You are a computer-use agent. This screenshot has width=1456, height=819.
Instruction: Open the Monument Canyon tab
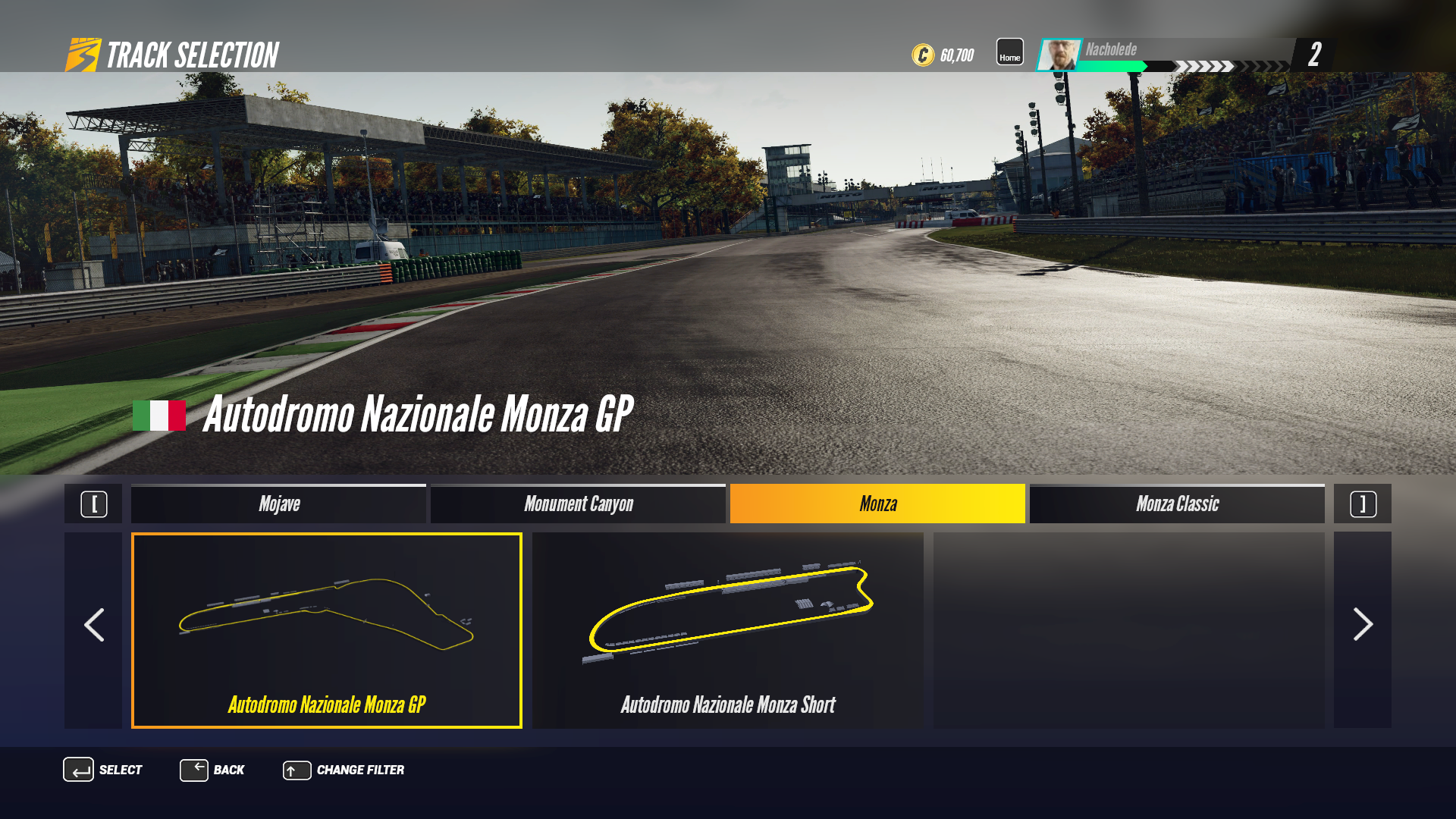(x=578, y=504)
